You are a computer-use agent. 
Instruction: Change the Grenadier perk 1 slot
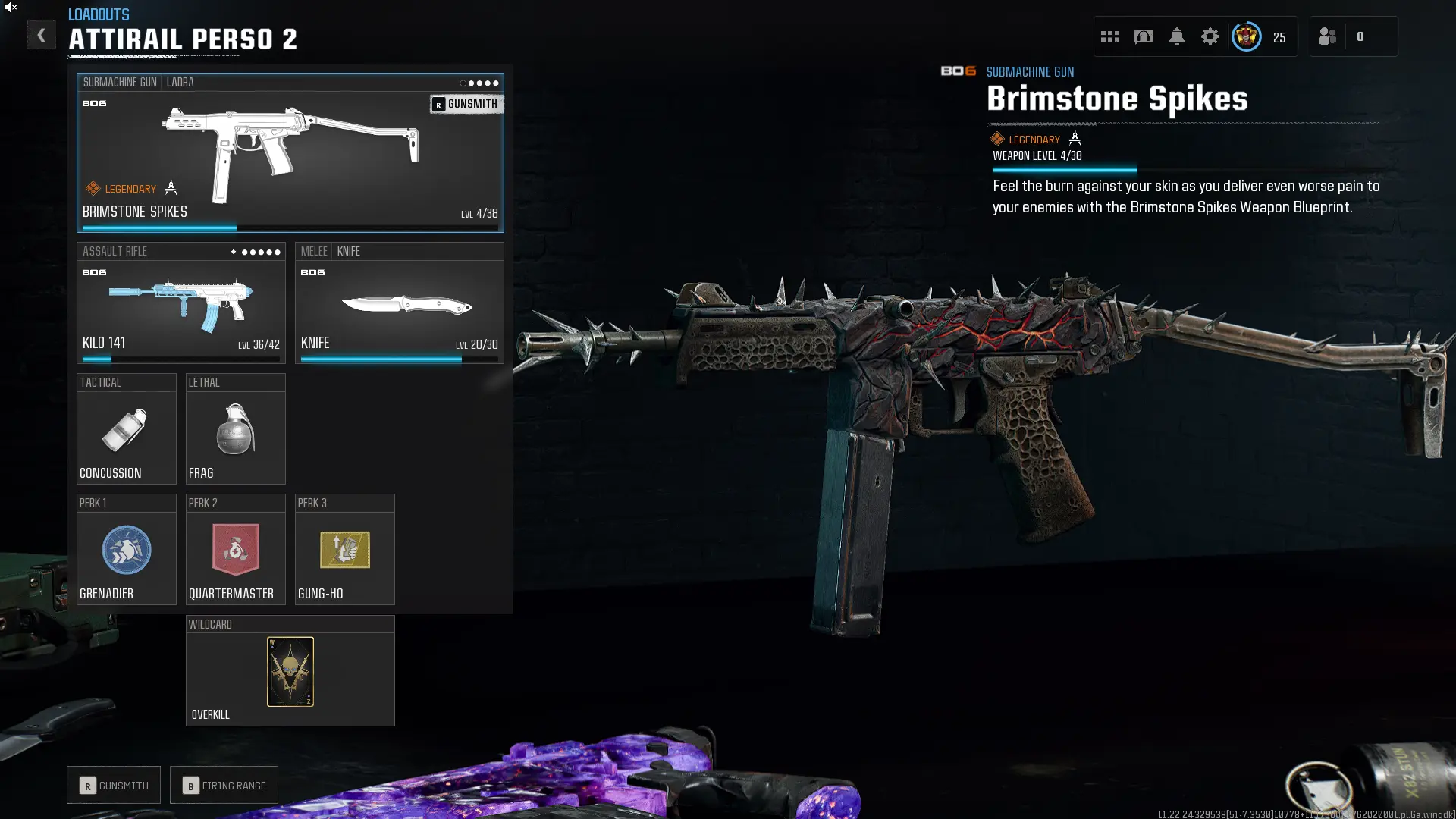126,550
